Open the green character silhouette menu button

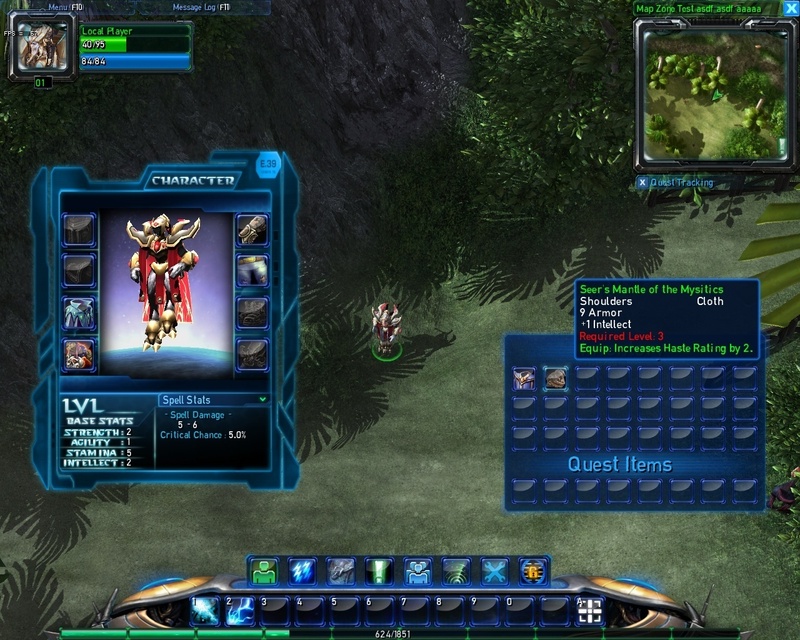point(264,571)
